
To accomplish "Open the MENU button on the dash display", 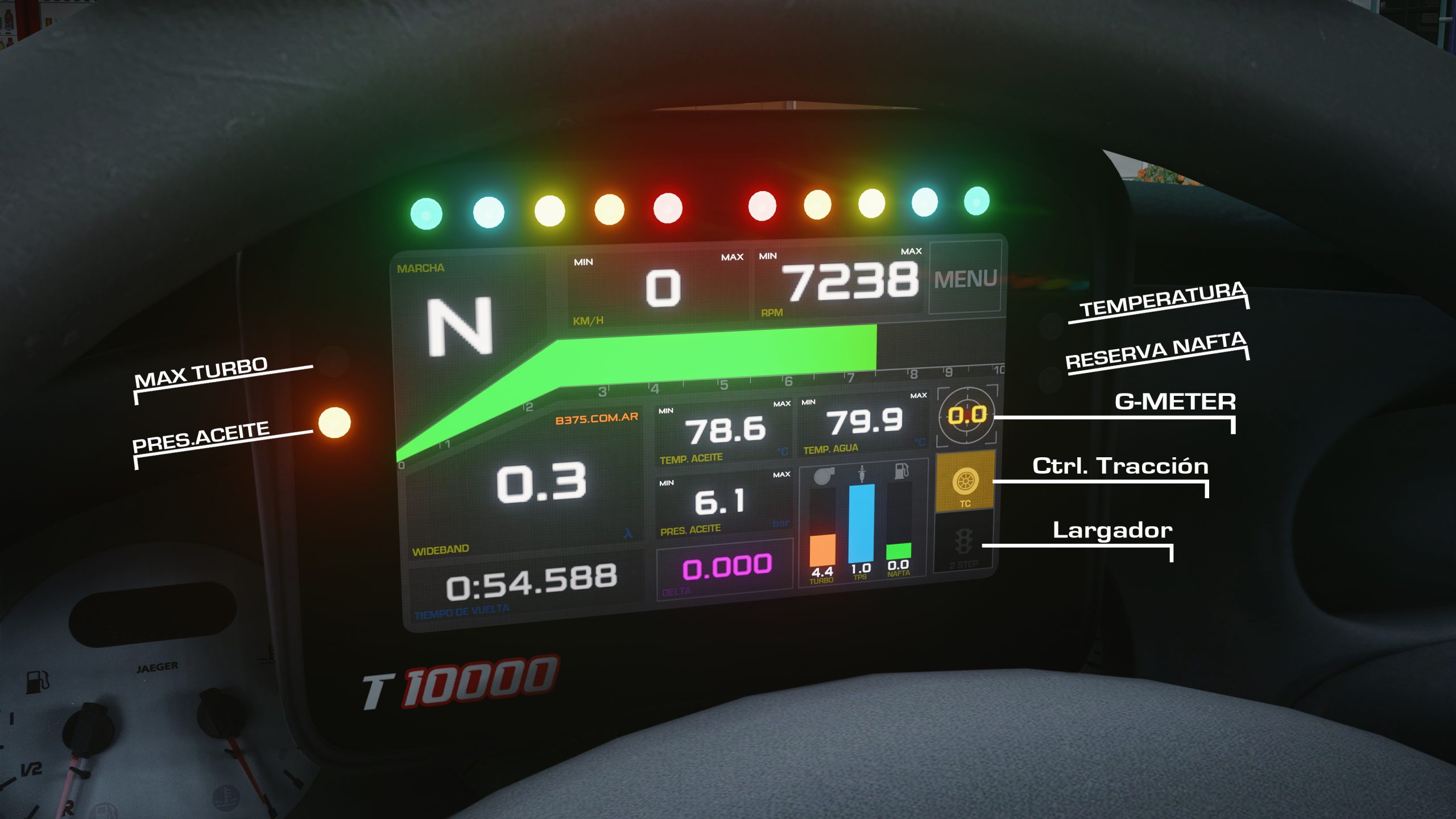I will 965,278.
